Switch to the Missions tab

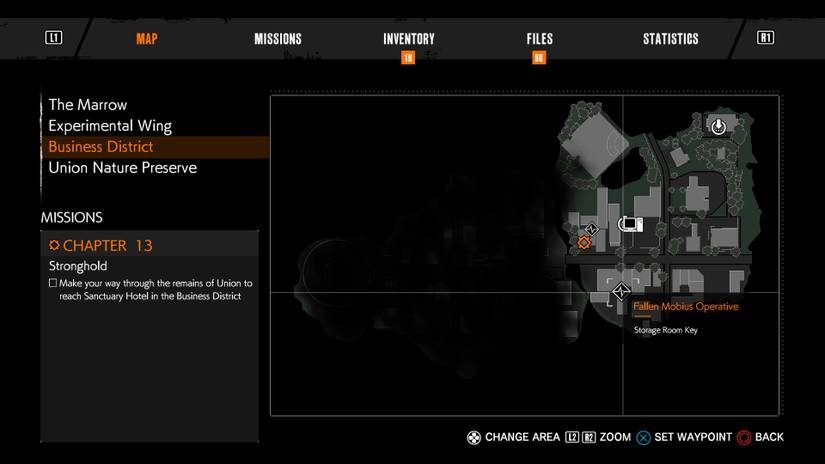tap(277, 39)
